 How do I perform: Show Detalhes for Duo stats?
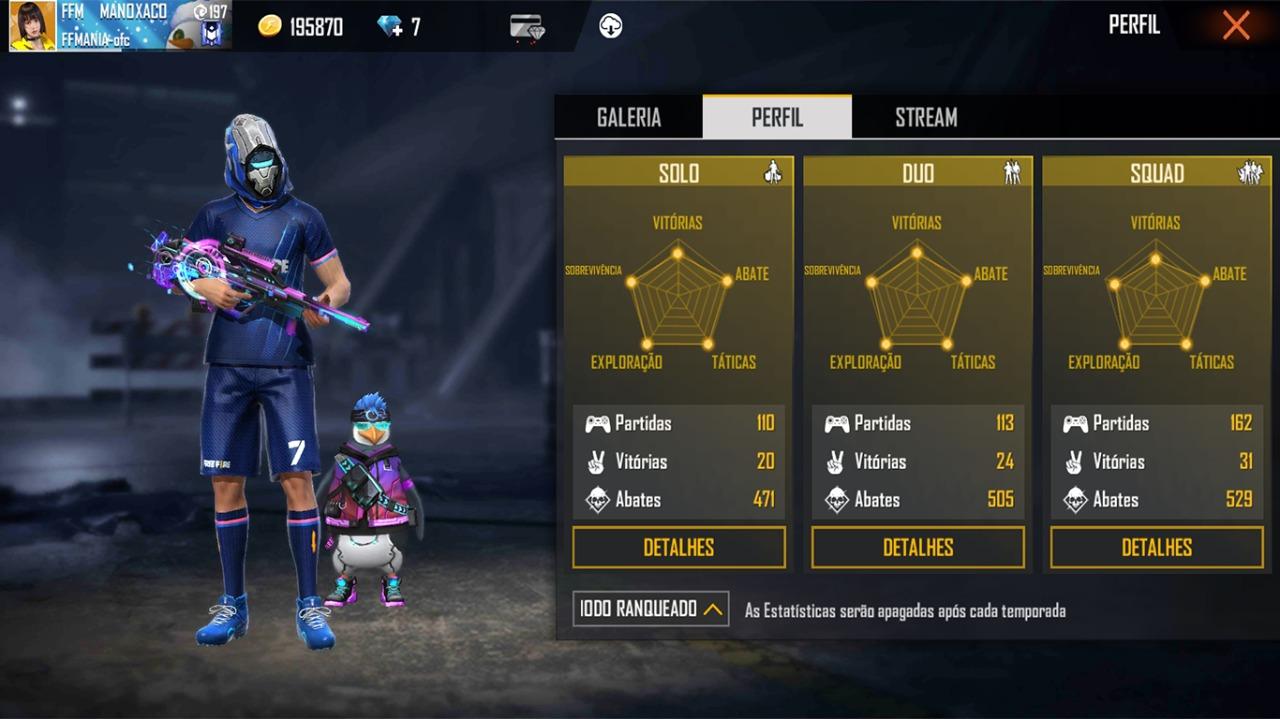(918, 547)
